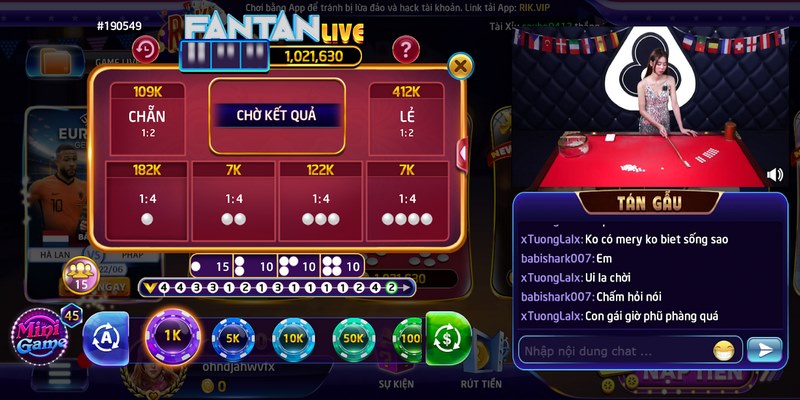
Task: Open the round history clock icon
Action: click(146, 48)
